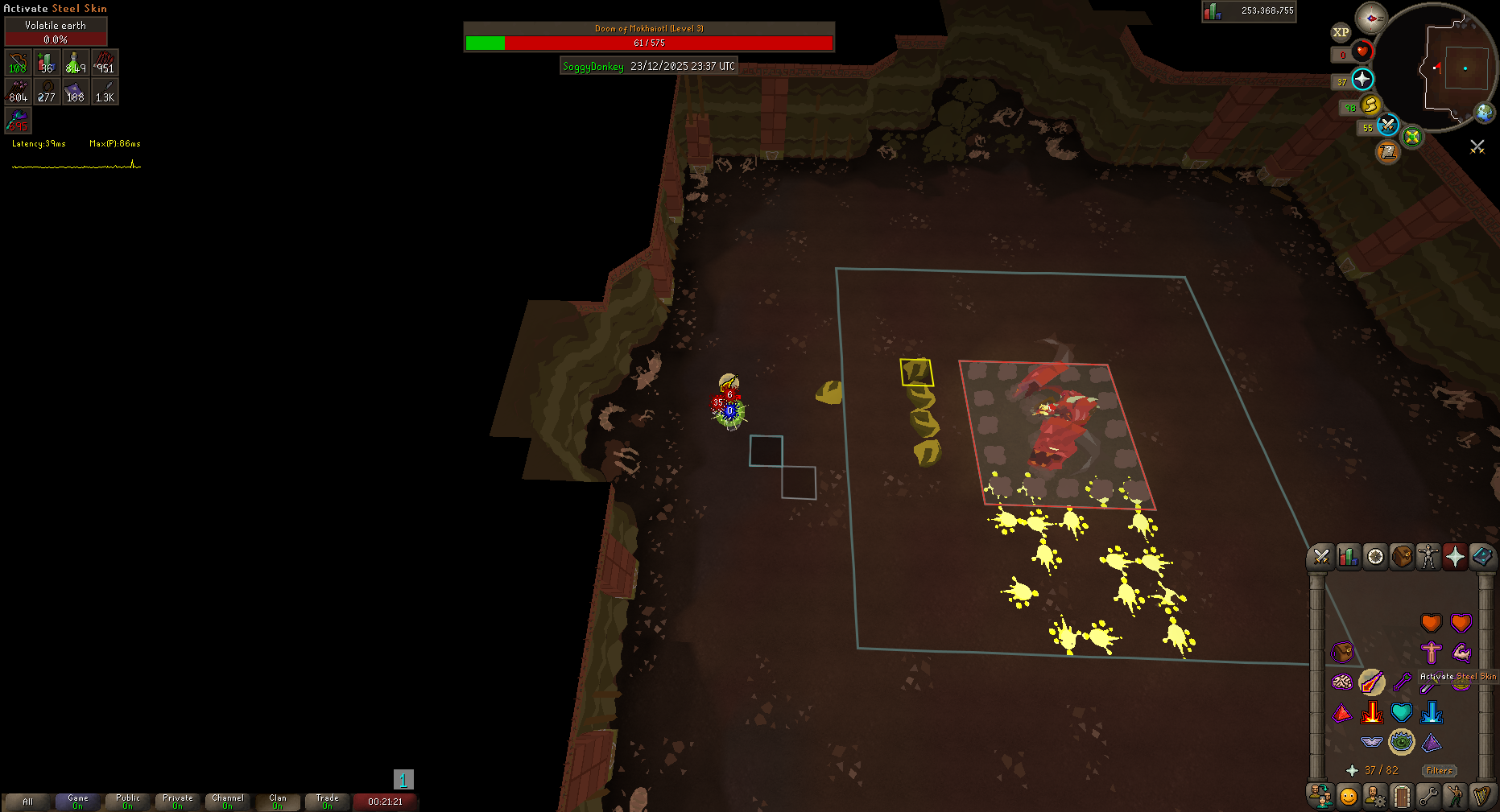Switch to the Skills tab
This screenshot has width=1500, height=812.
(1348, 556)
